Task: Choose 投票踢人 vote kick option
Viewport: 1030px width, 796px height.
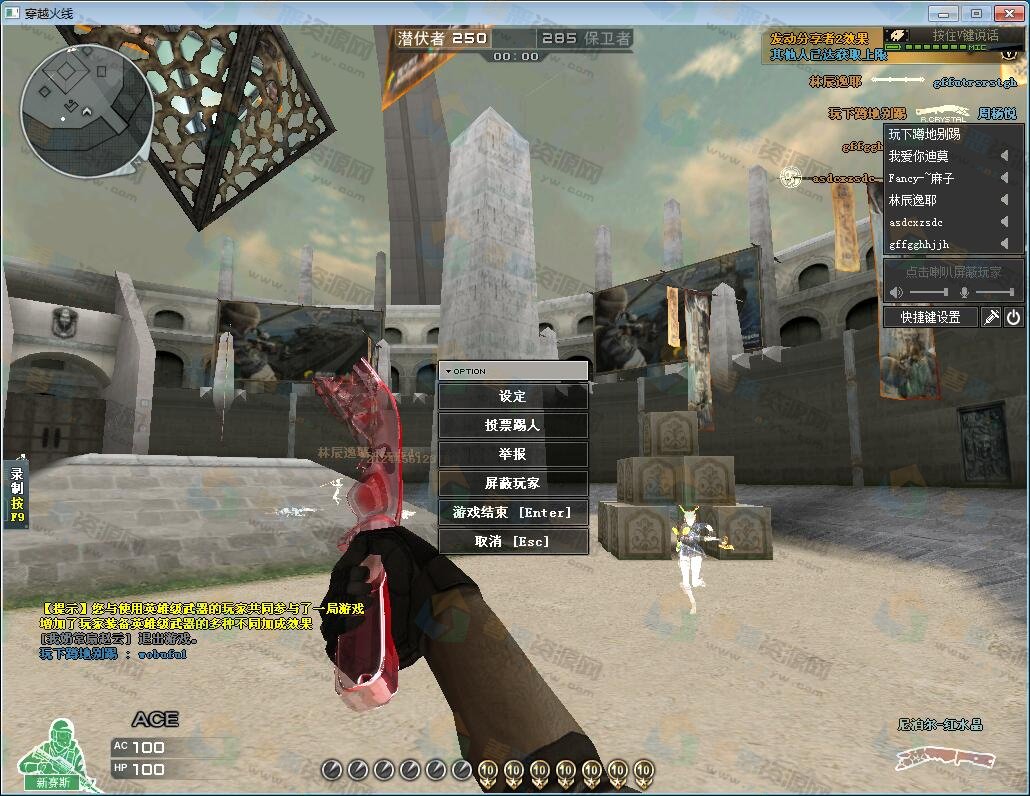Action: [x=513, y=425]
